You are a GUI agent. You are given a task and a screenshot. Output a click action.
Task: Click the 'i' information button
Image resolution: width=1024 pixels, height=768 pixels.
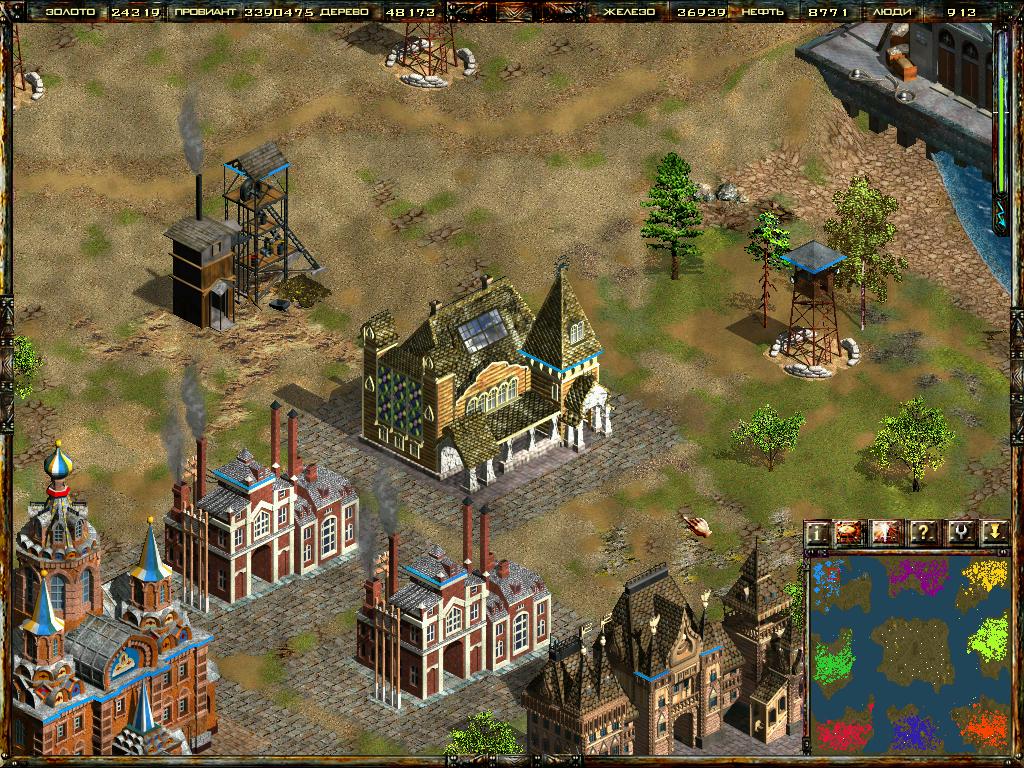[x=818, y=533]
